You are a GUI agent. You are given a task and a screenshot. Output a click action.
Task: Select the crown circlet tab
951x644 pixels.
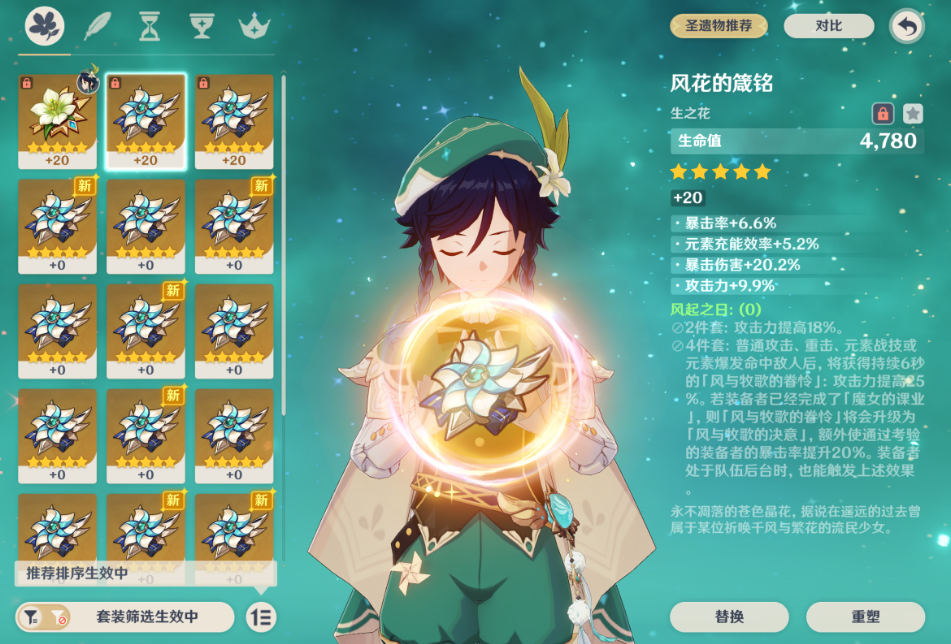point(254,25)
